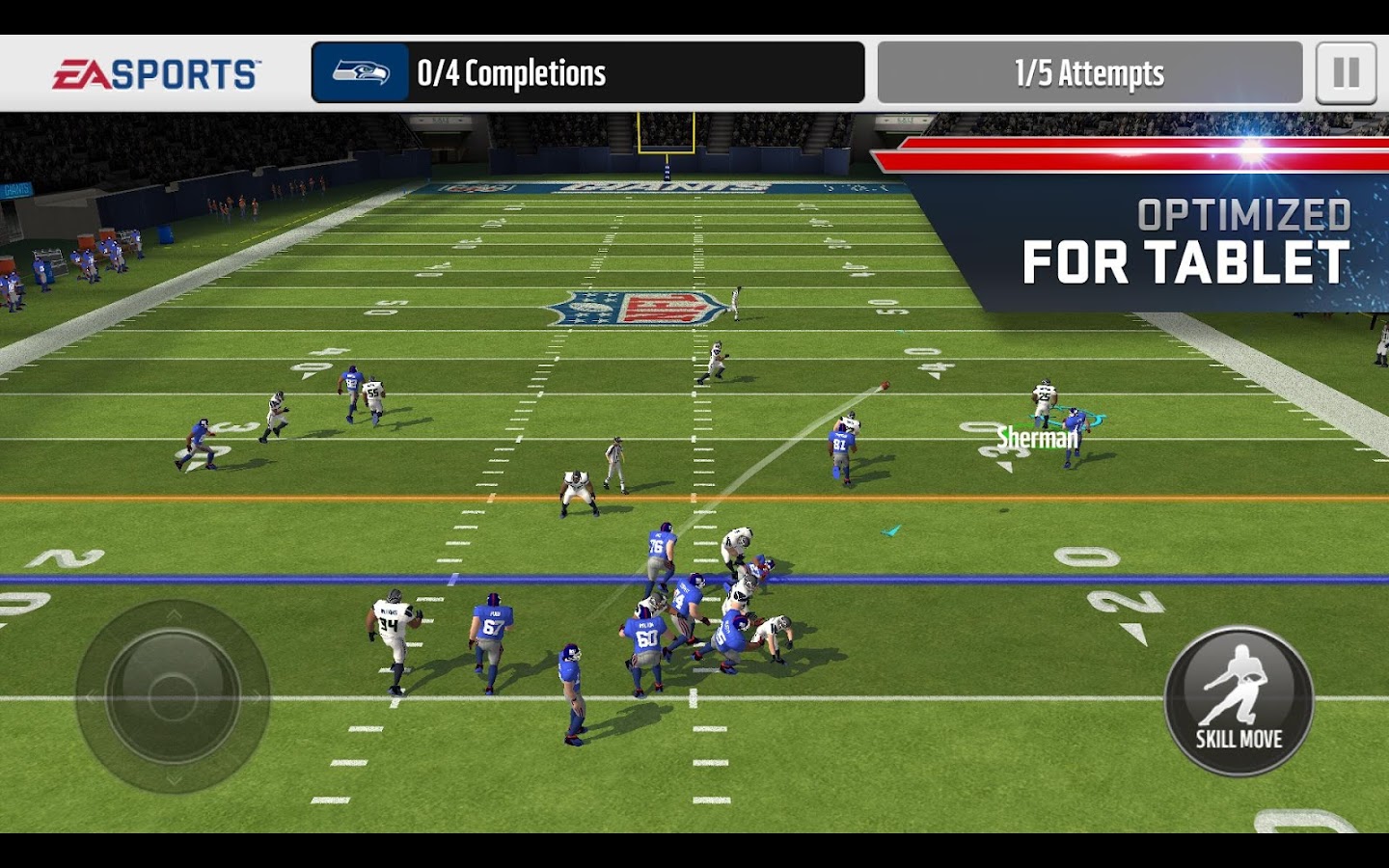Tap the Skill Move button

pos(1239,701)
